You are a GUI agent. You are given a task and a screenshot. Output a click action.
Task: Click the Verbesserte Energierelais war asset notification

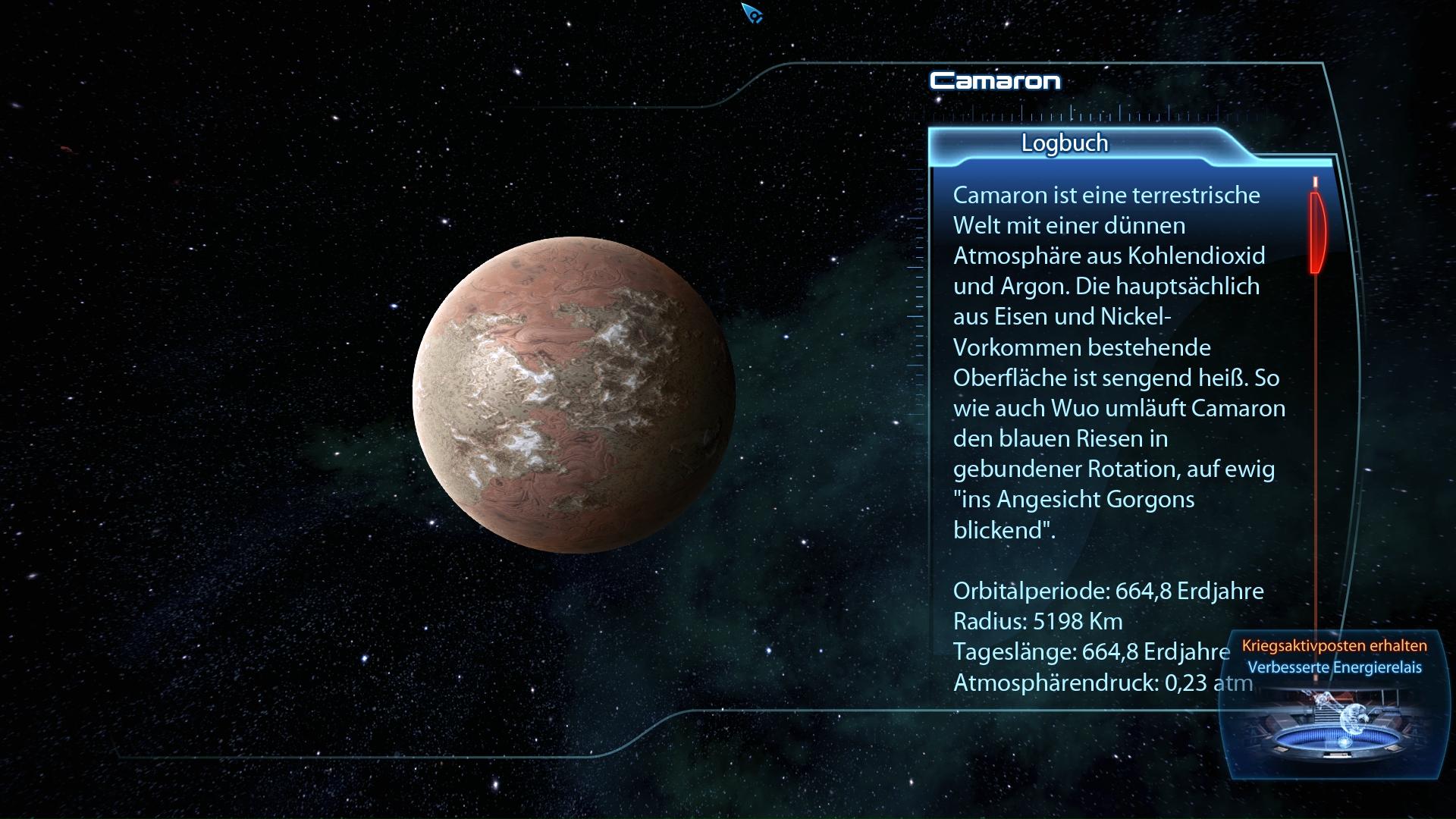point(1334,667)
